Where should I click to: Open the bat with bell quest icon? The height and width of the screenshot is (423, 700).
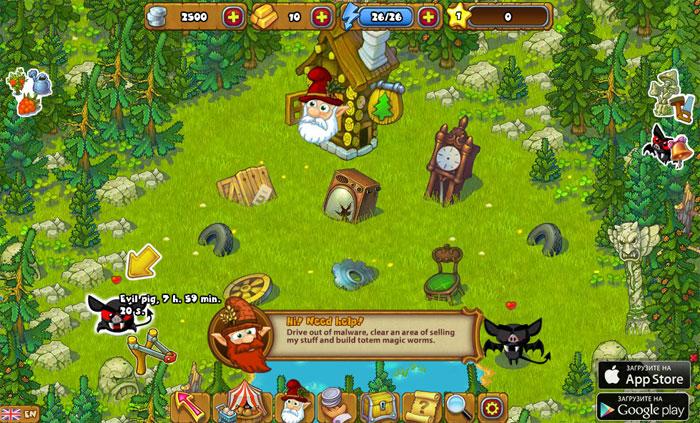(670, 145)
